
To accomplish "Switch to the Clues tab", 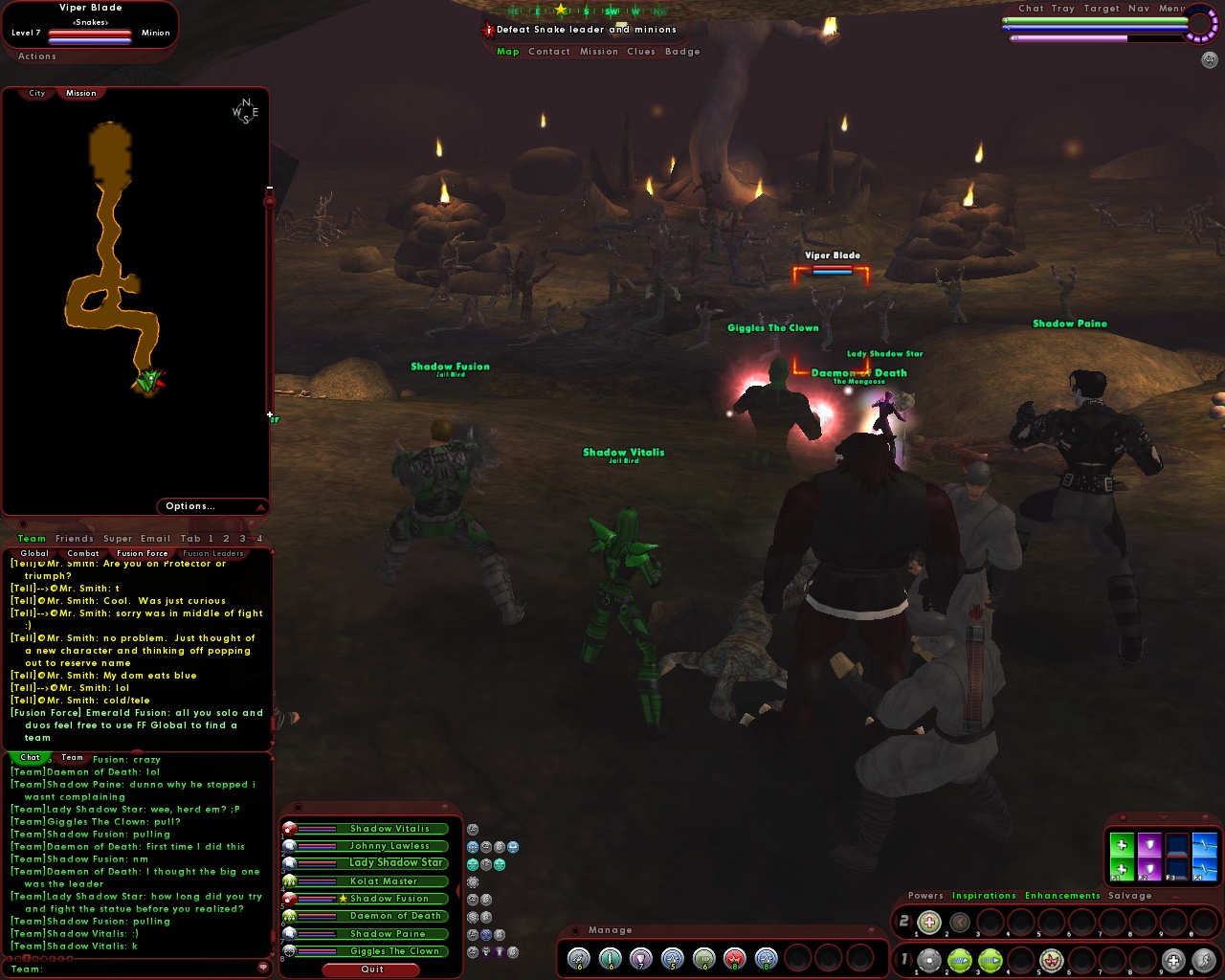I will point(640,51).
